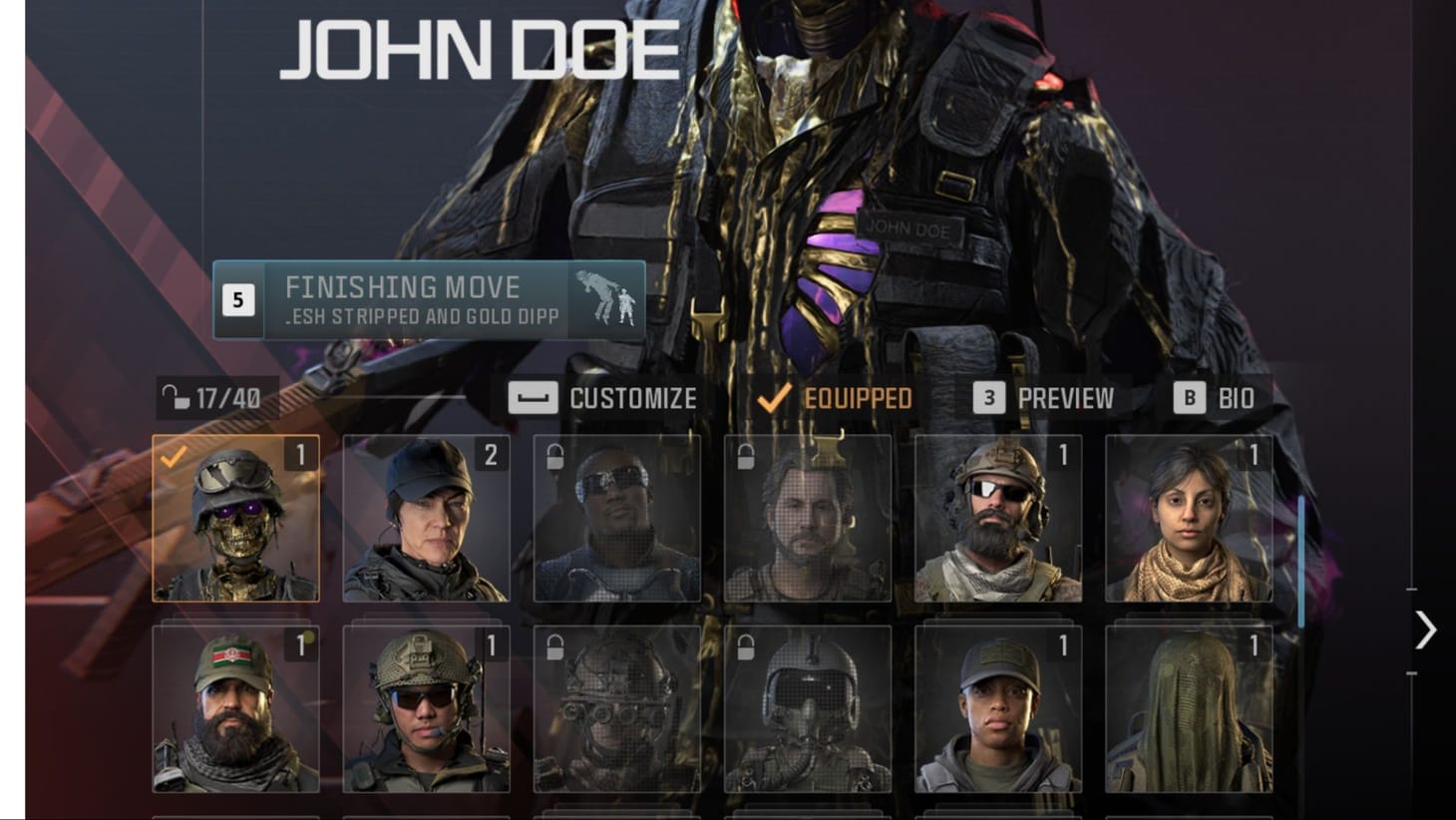
Task: Click the '3' key icon beside PREVIEW
Action: 988,398
